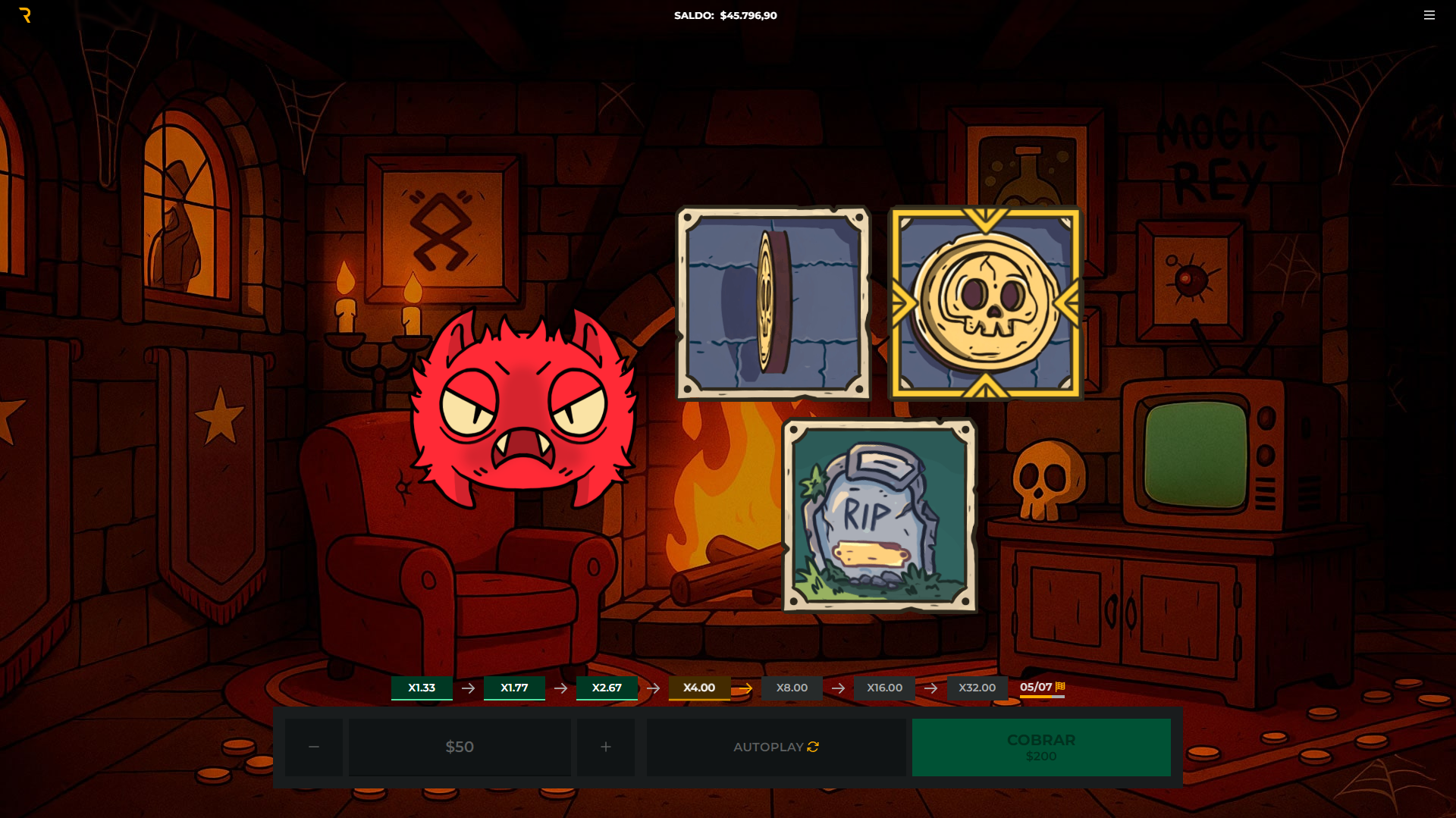The image size is (1456, 818).
Task: Choose the spinning coin tile
Action: point(773,303)
